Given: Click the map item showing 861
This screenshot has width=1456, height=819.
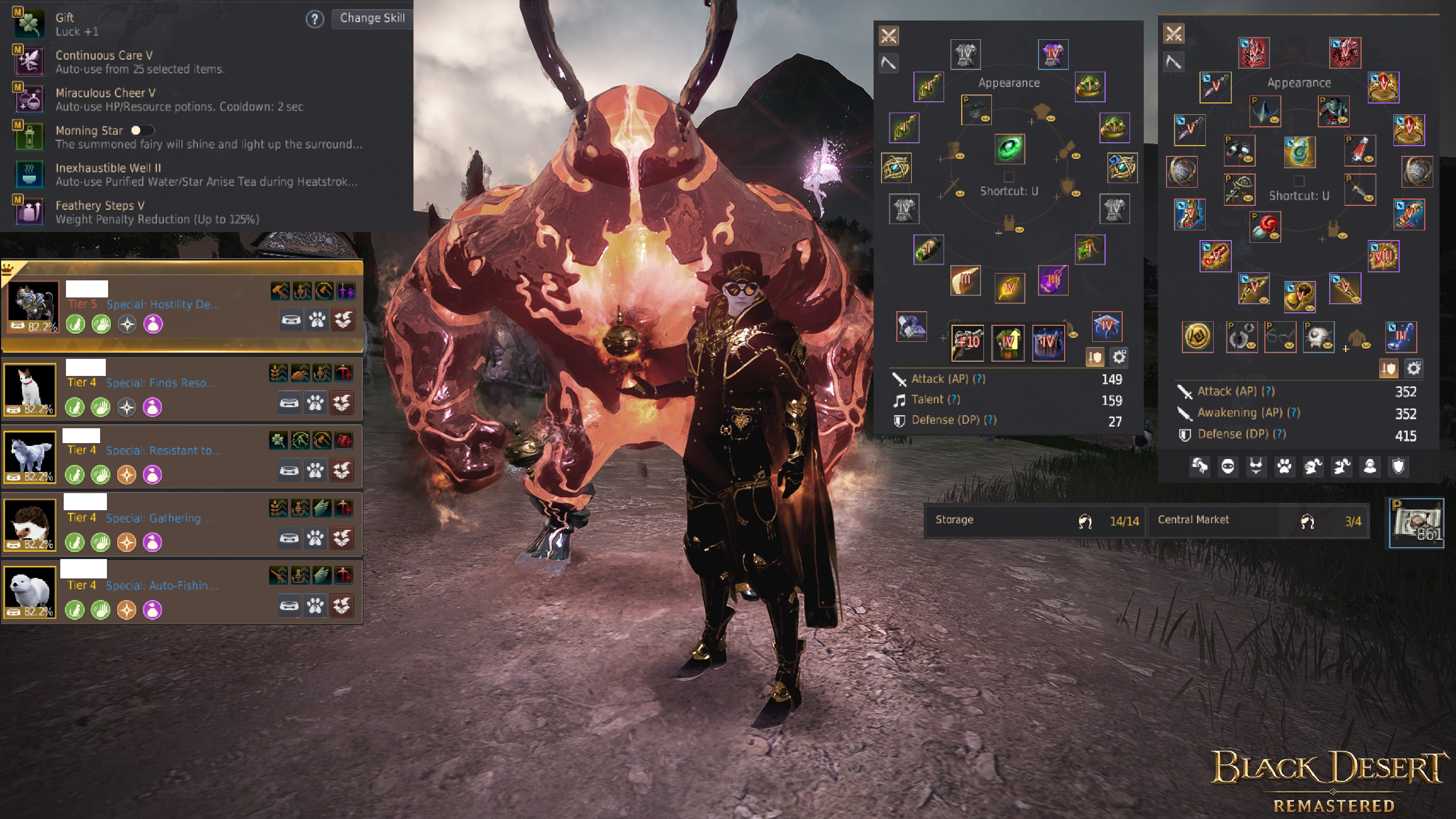Looking at the screenshot, I should 1416,523.
